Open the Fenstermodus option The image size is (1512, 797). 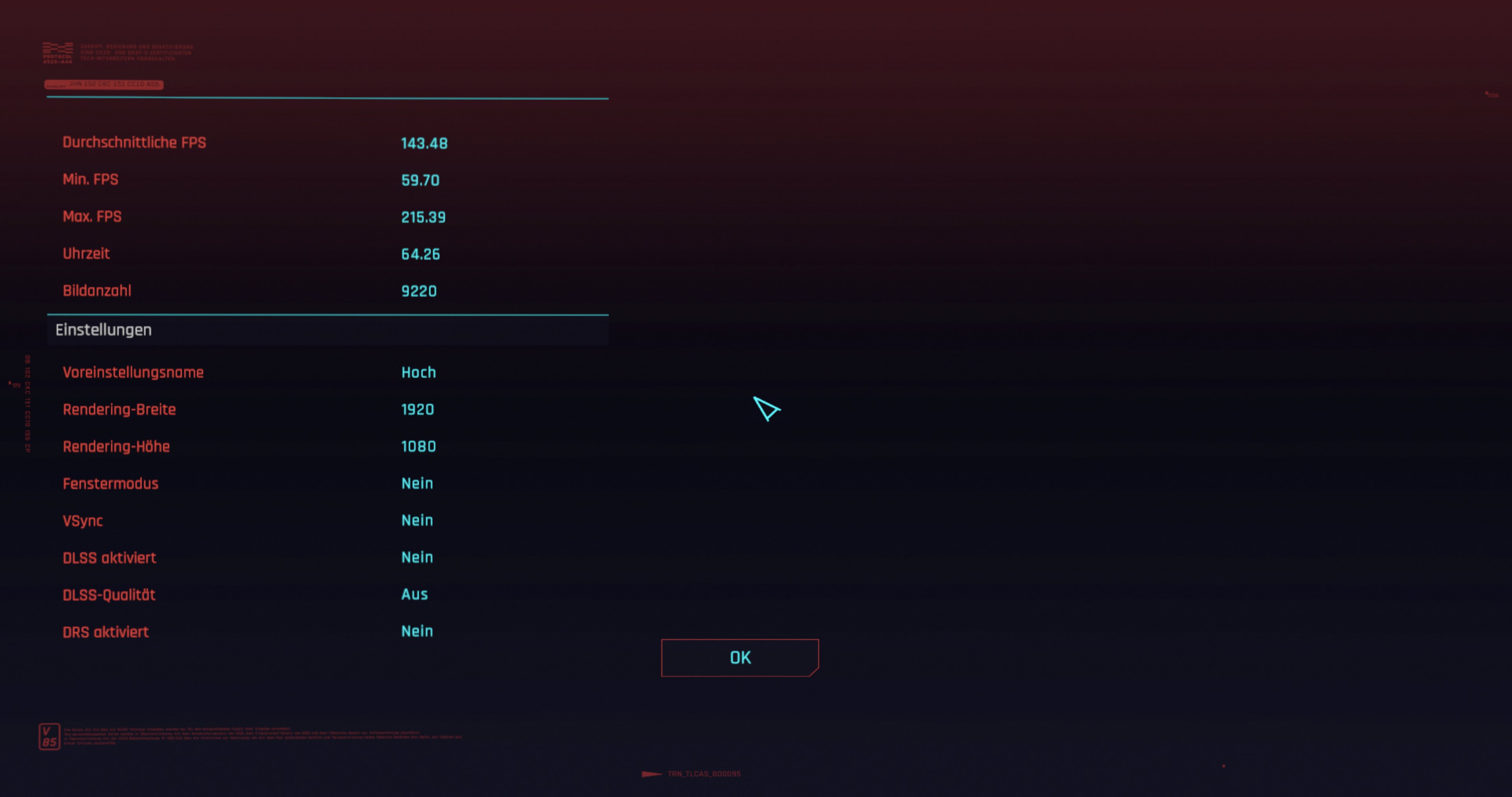click(x=417, y=483)
